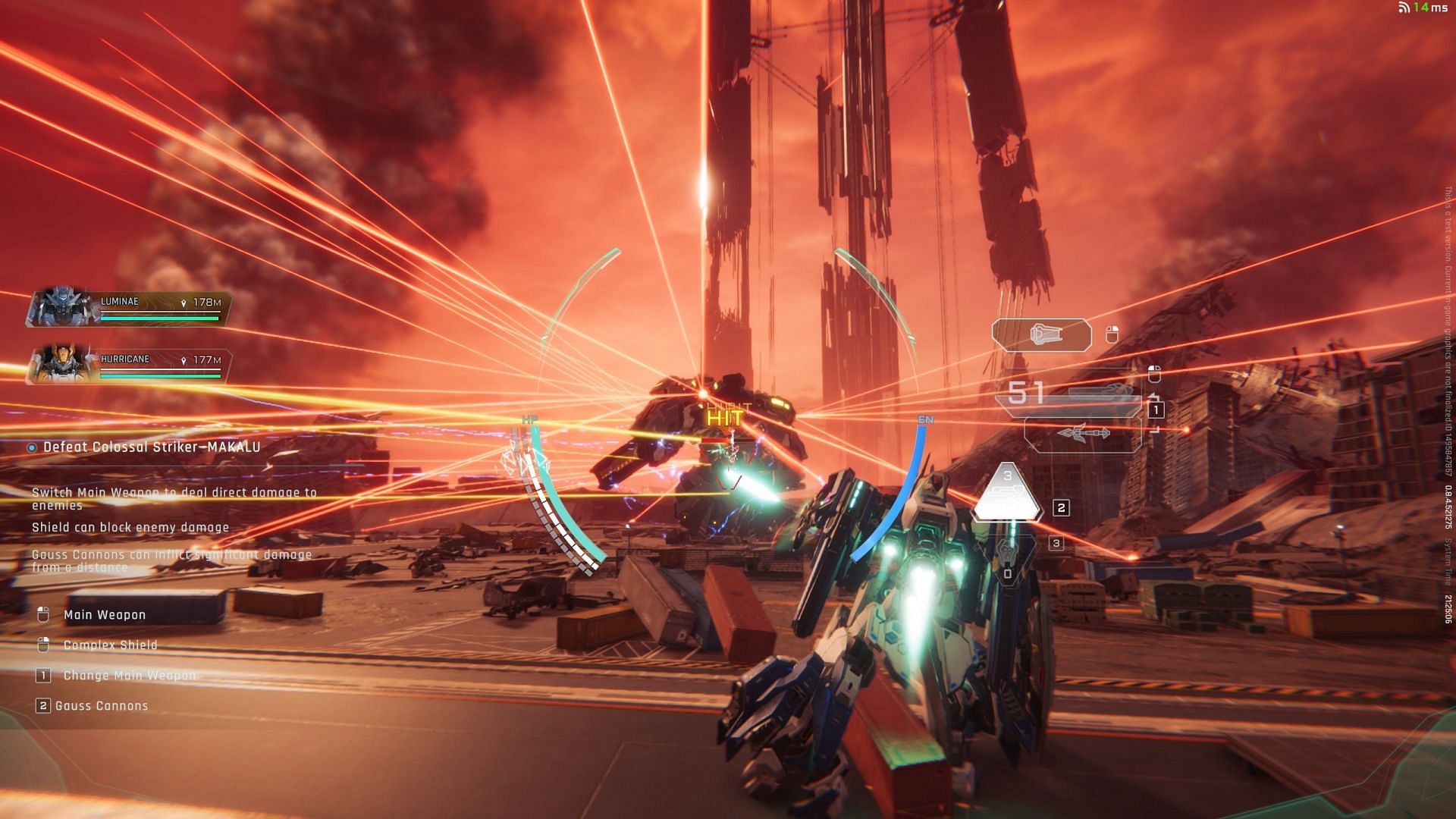Select the Complex Shield weapon slot

coord(1041,335)
